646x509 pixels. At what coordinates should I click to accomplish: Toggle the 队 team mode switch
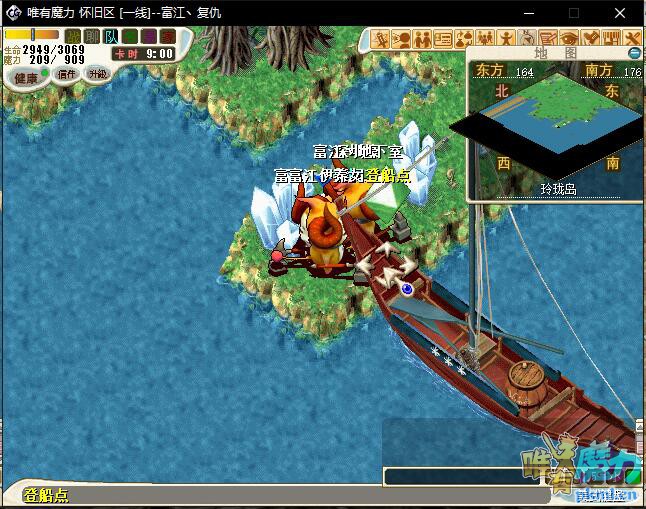[108, 36]
